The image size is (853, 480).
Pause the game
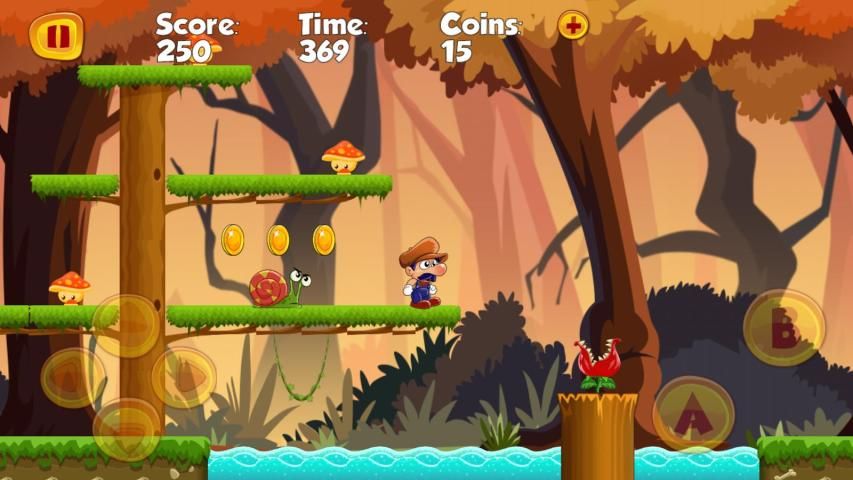coord(56,36)
